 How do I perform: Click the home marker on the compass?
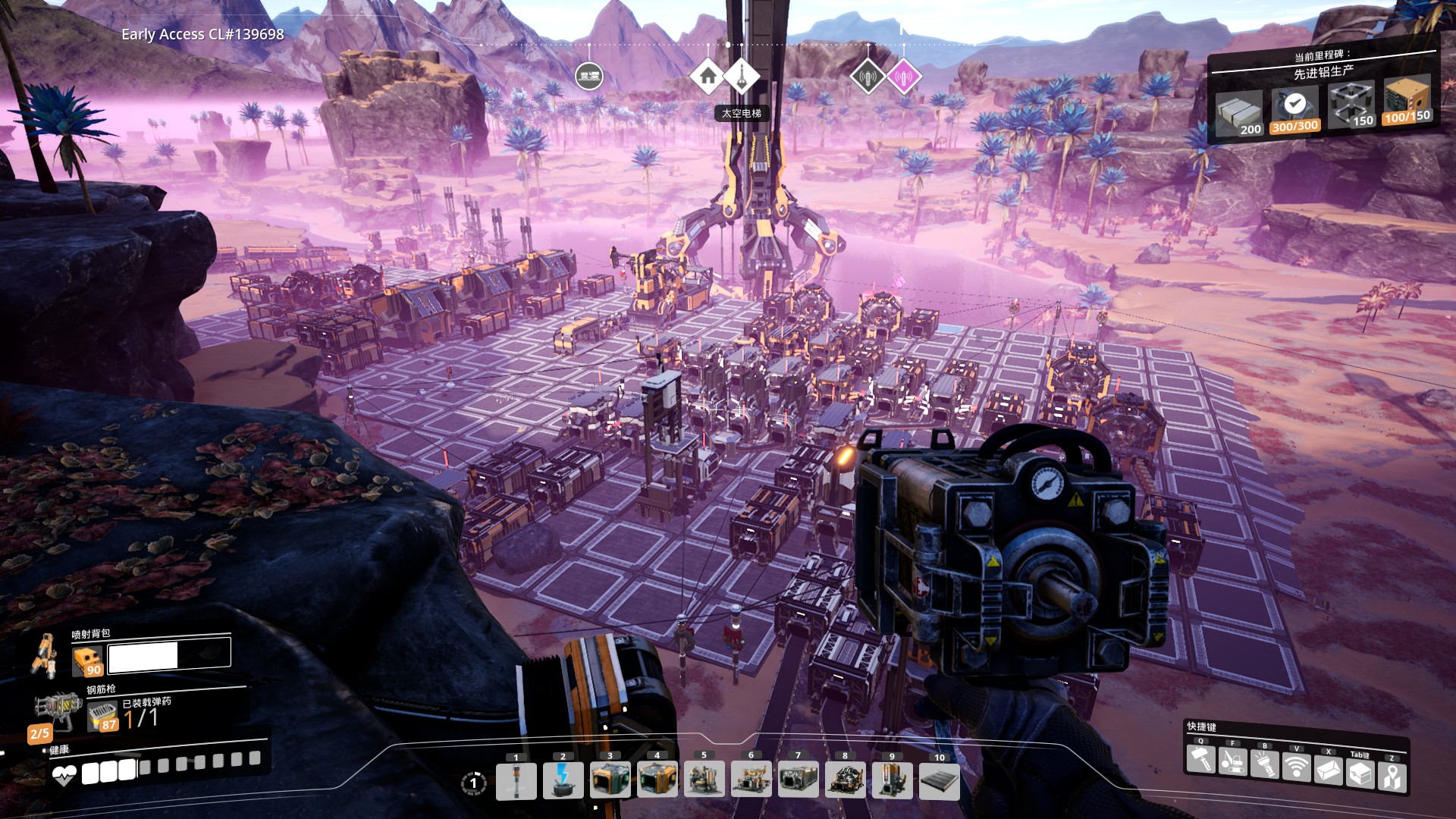click(x=708, y=76)
